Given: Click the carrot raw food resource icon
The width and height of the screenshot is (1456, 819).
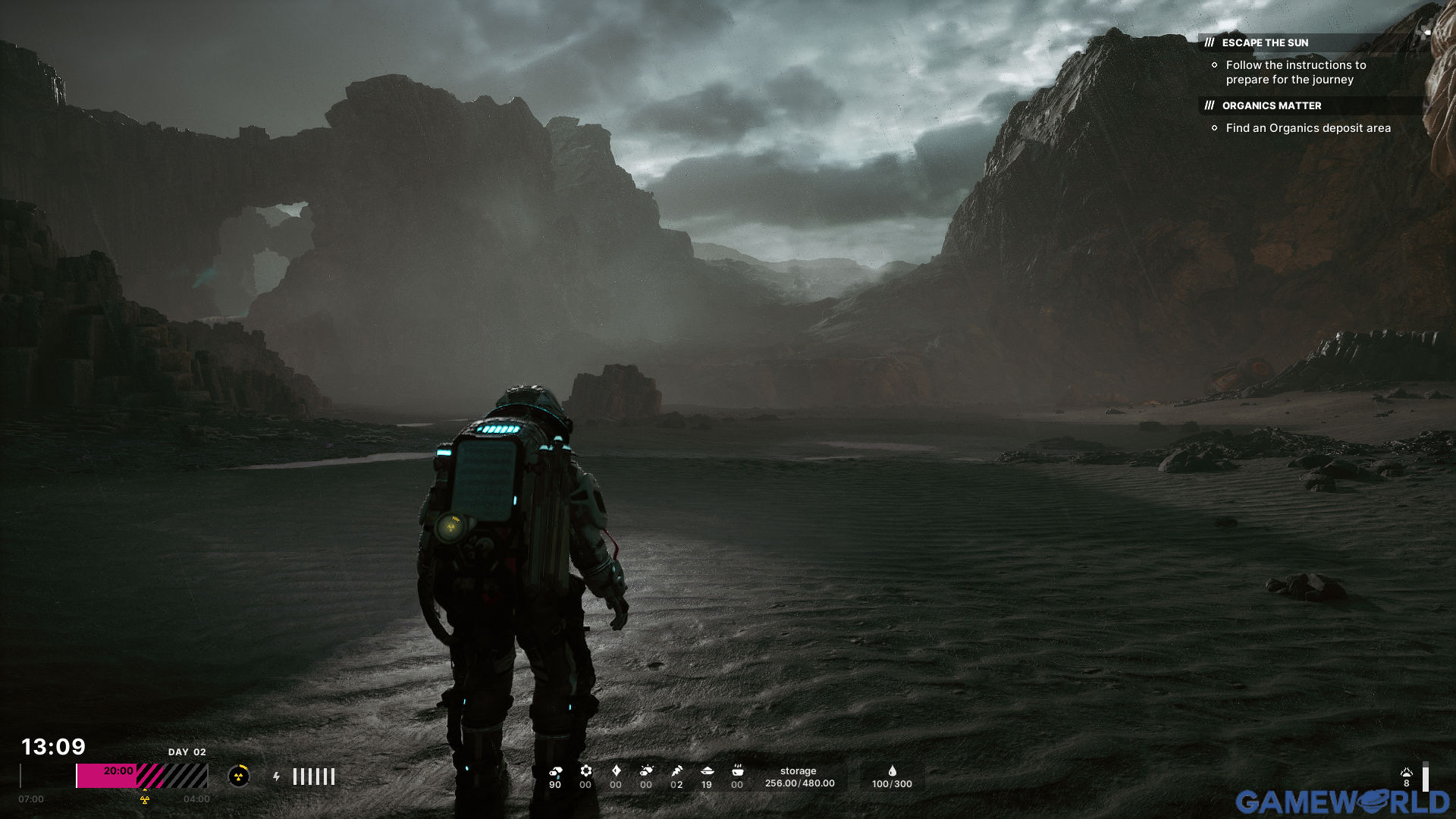Looking at the screenshot, I should point(676,771).
